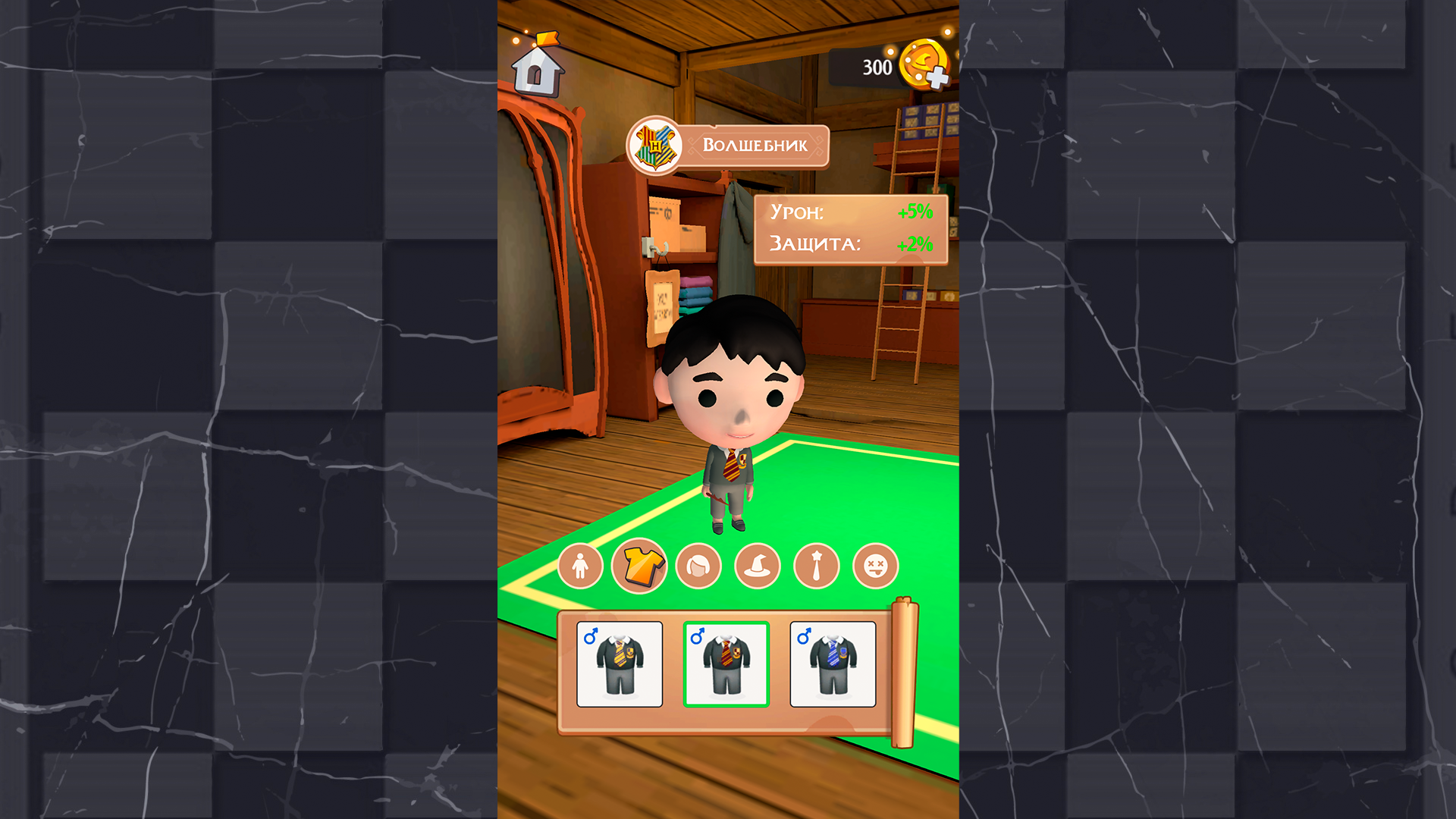Select the Gryffindor striped-tie uniform
Viewport: 1456px width, 819px height.
[x=726, y=664]
